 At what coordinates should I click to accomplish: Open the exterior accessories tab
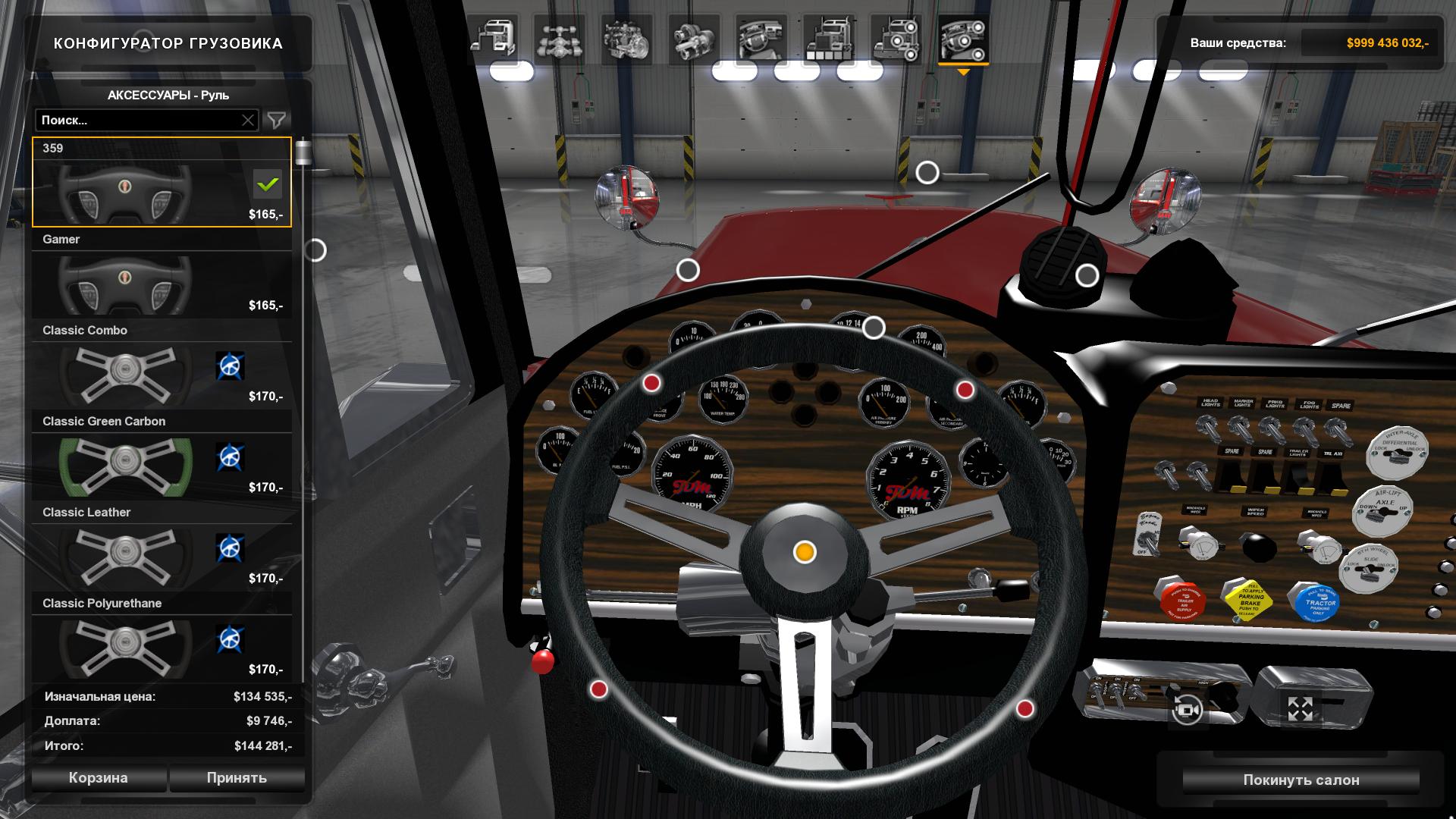coord(896,39)
